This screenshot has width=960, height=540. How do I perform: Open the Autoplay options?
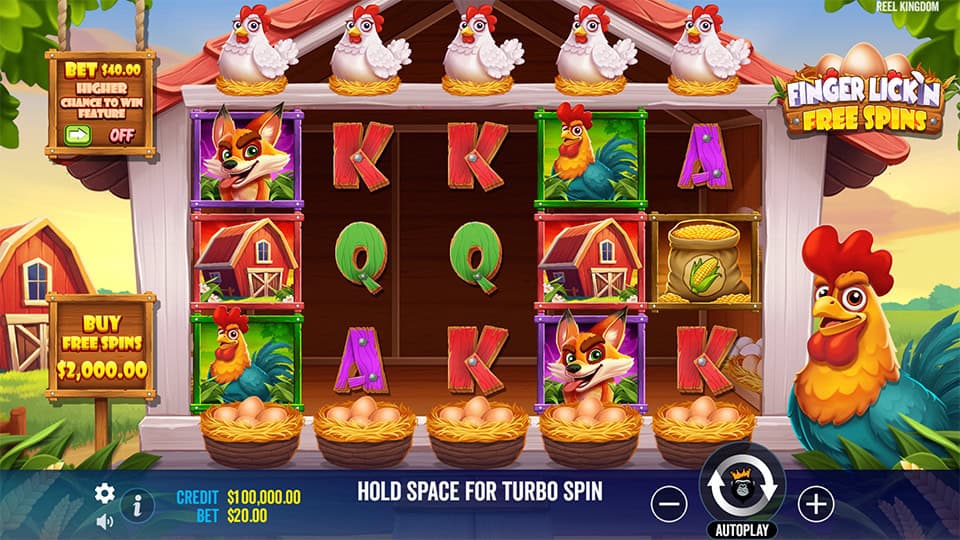(743, 529)
